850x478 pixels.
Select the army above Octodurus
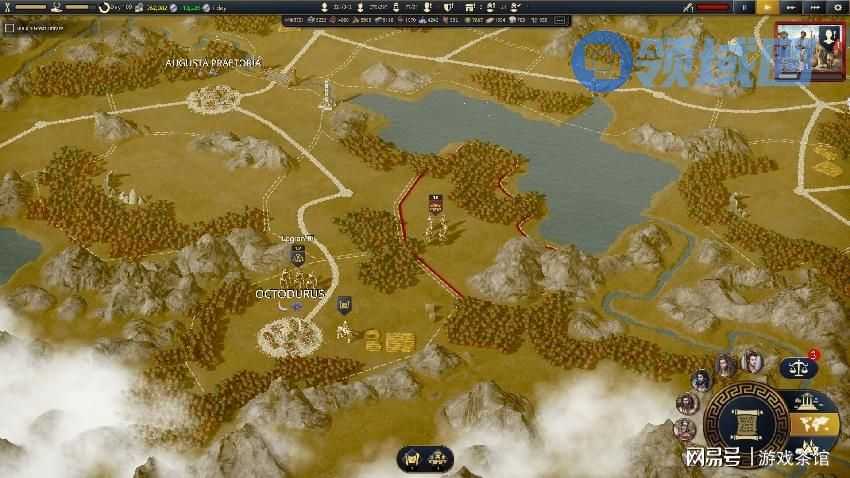[x=296, y=257]
